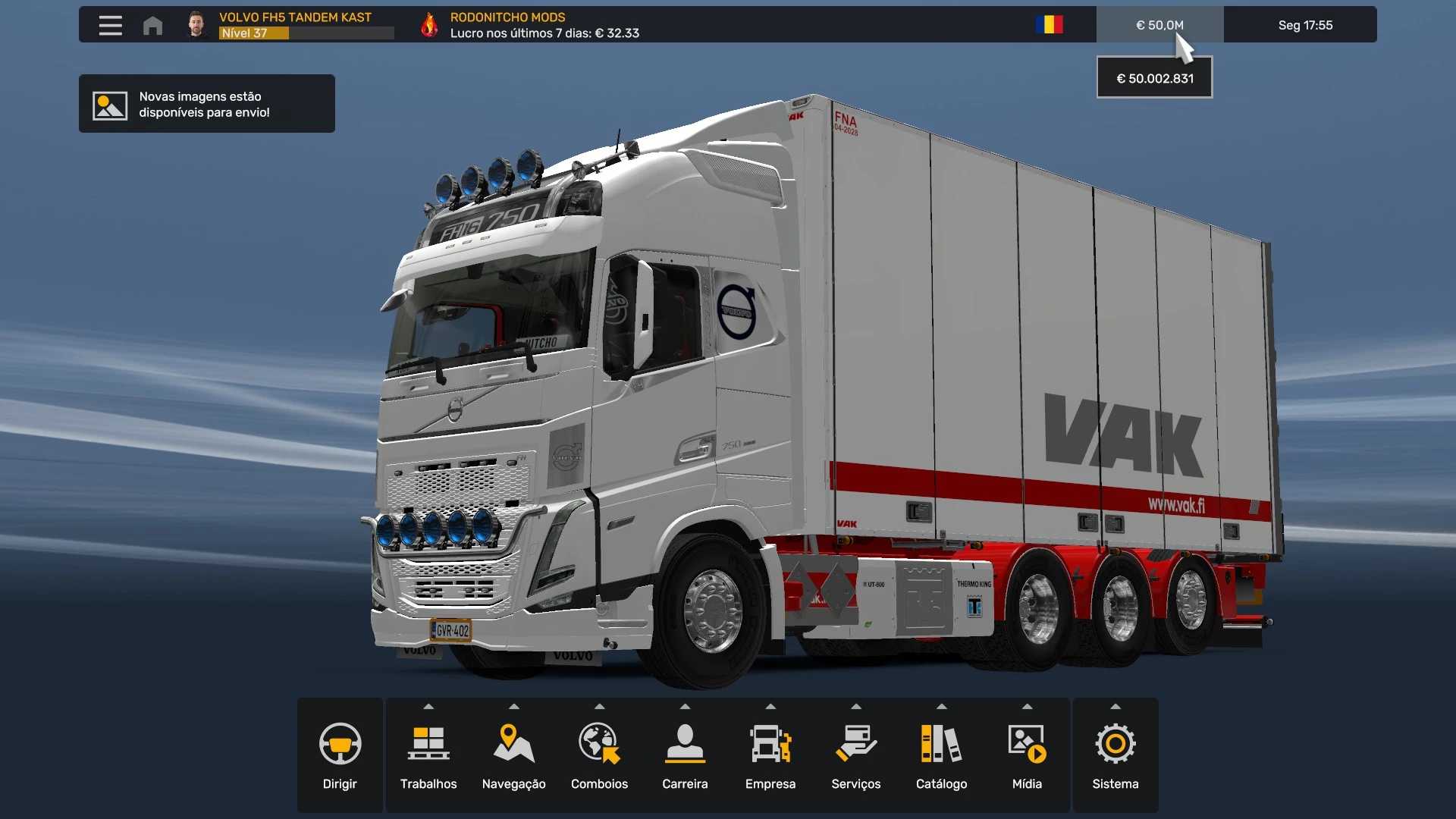Open the Sistema system settings menu
The height and width of the screenshot is (819, 1456).
click(1115, 756)
